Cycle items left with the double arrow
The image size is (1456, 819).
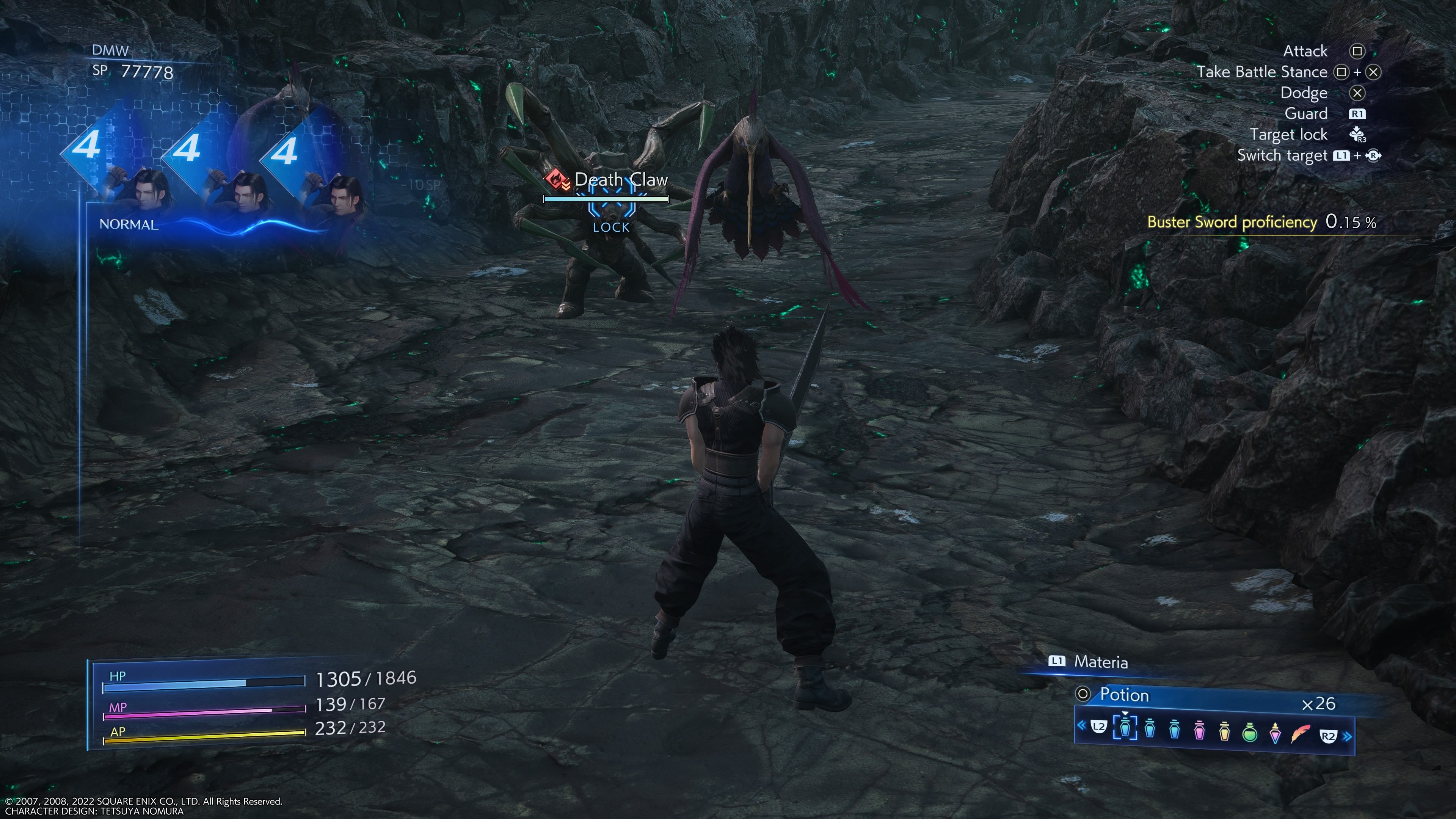[1081, 725]
